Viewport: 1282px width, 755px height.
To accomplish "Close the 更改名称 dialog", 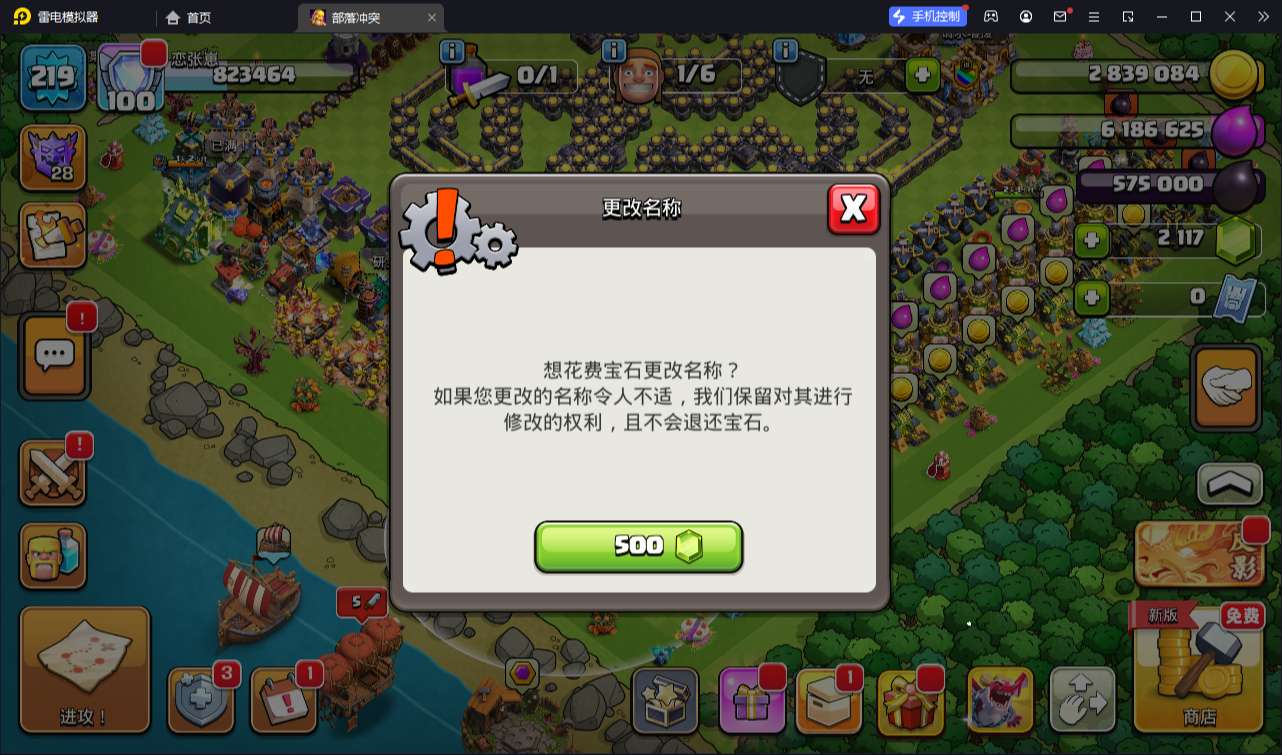I will (x=854, y=209).
